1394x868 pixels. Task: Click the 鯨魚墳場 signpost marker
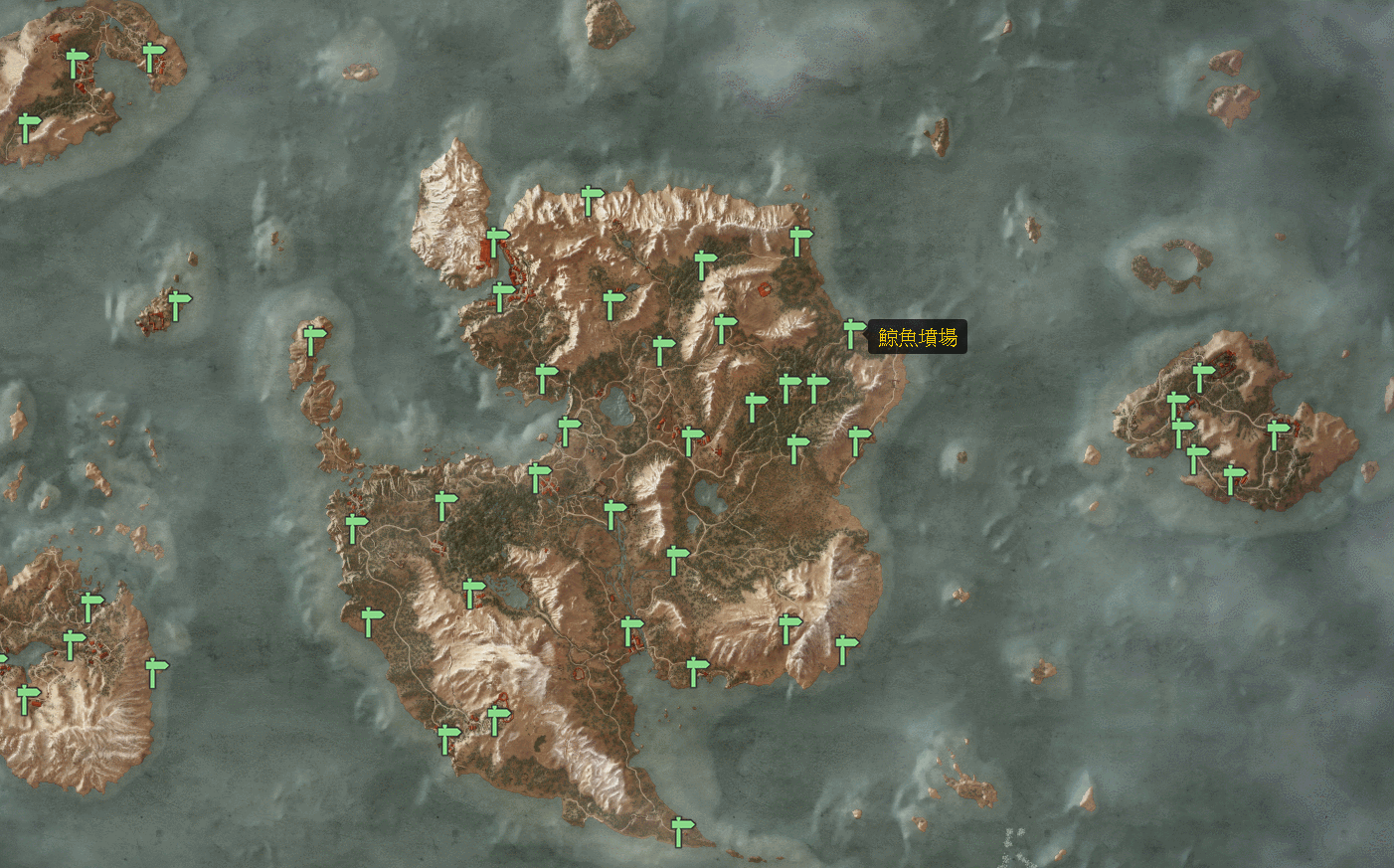pyautogui.click(x=852, y=332)
